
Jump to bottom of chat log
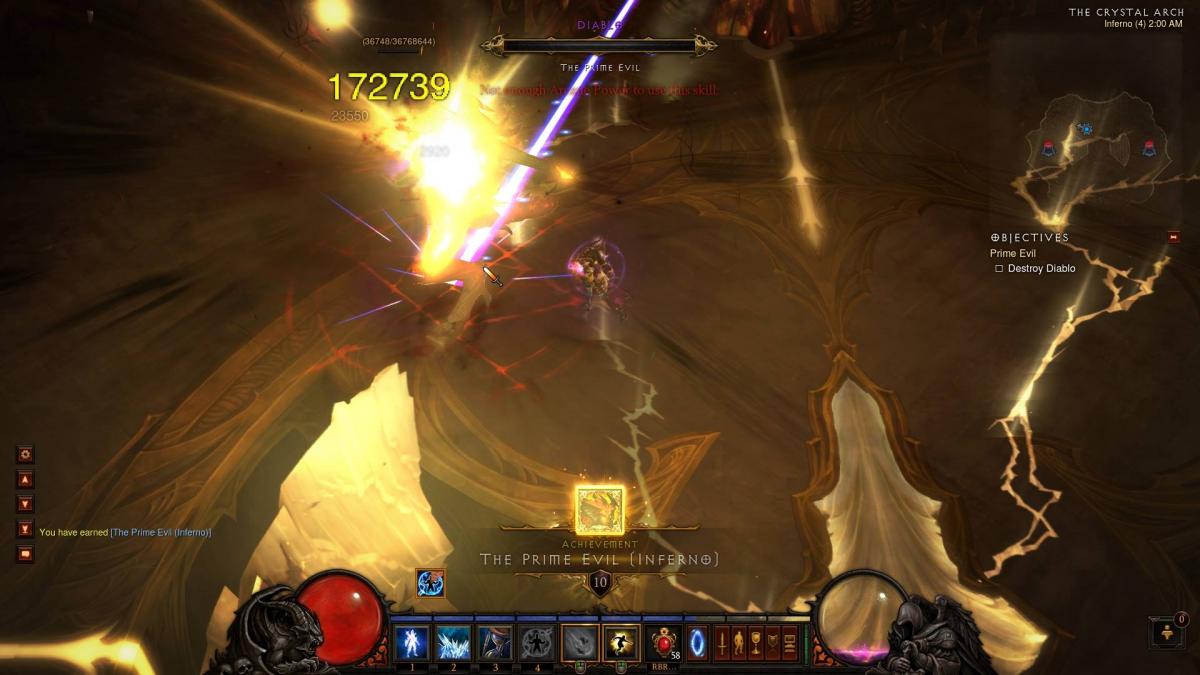click(26, 529)
